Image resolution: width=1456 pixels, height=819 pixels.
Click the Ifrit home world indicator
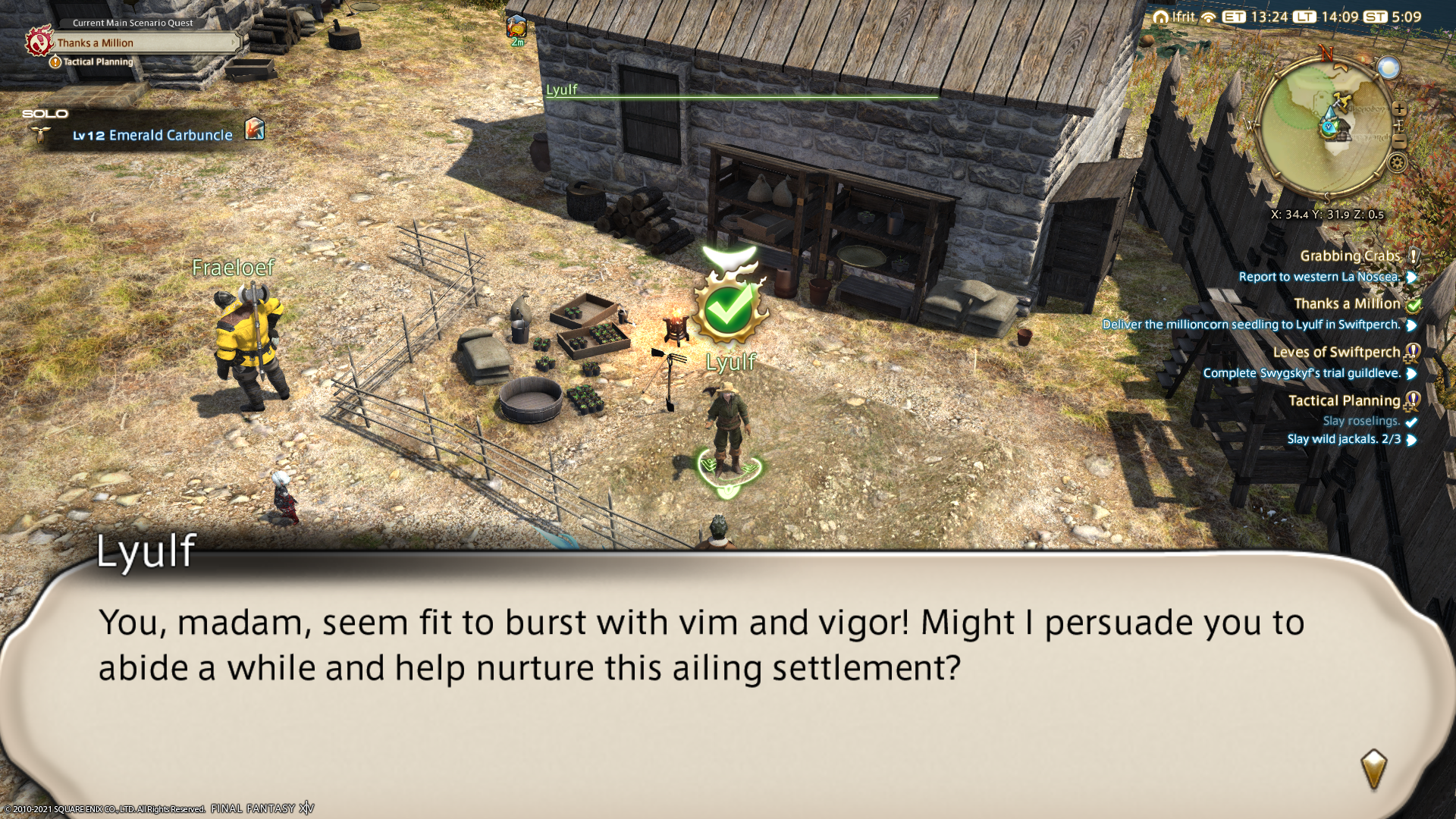click(1175, 17)
